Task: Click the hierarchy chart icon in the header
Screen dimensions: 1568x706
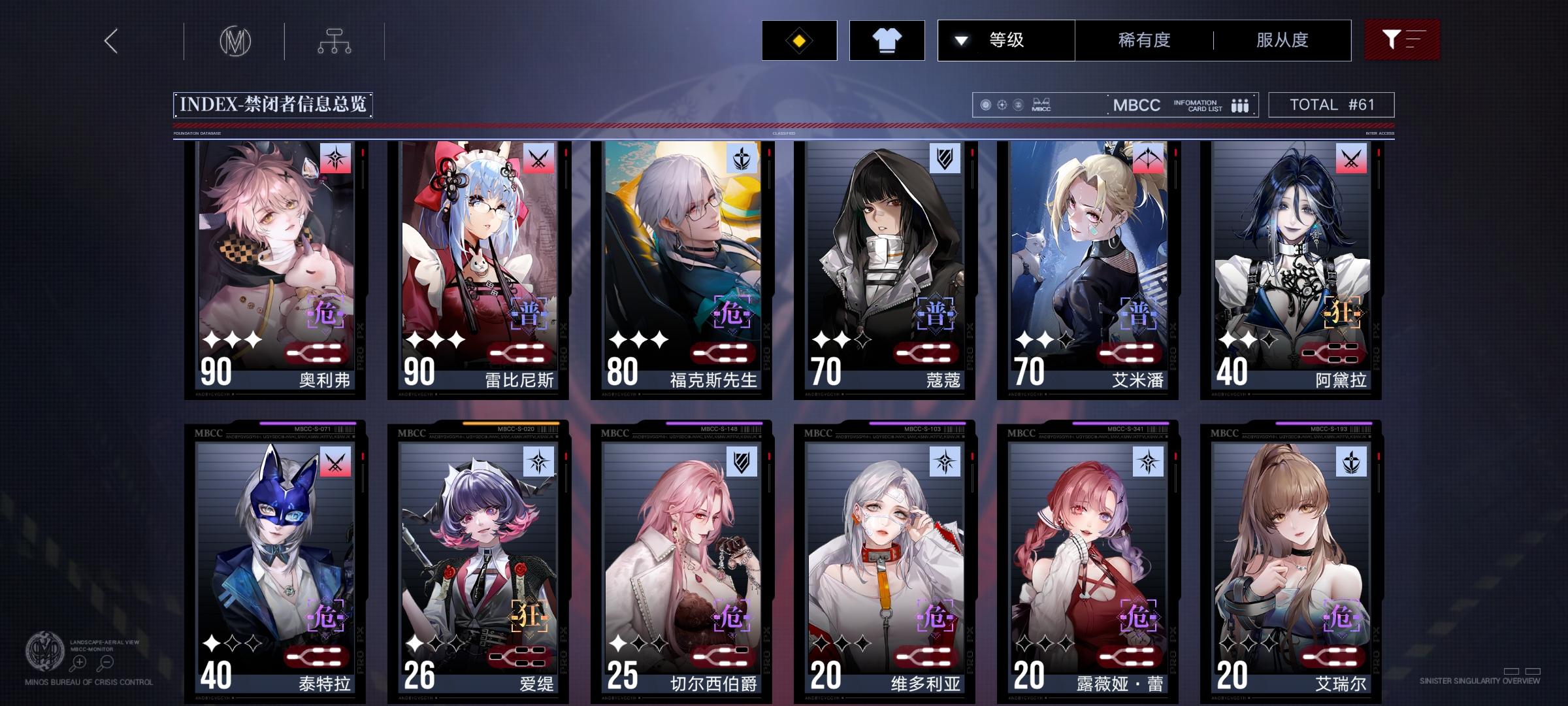Action: [336, 40]
